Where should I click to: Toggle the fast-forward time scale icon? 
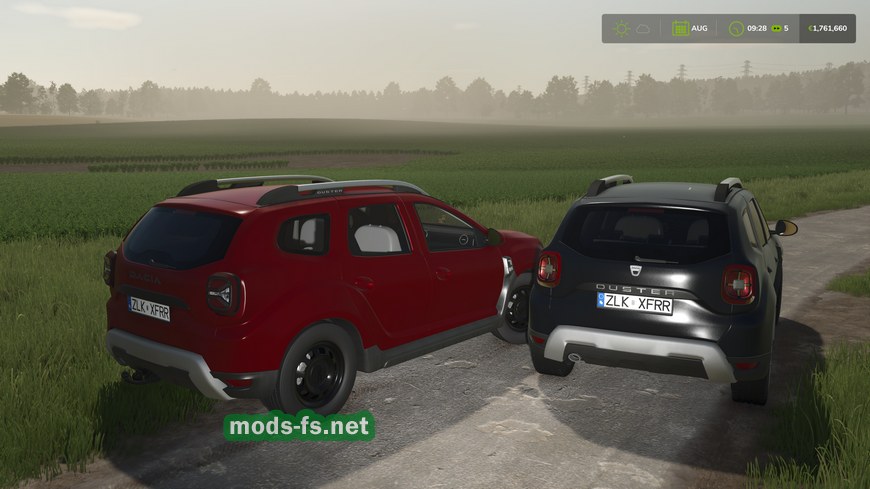pos(775,28)
